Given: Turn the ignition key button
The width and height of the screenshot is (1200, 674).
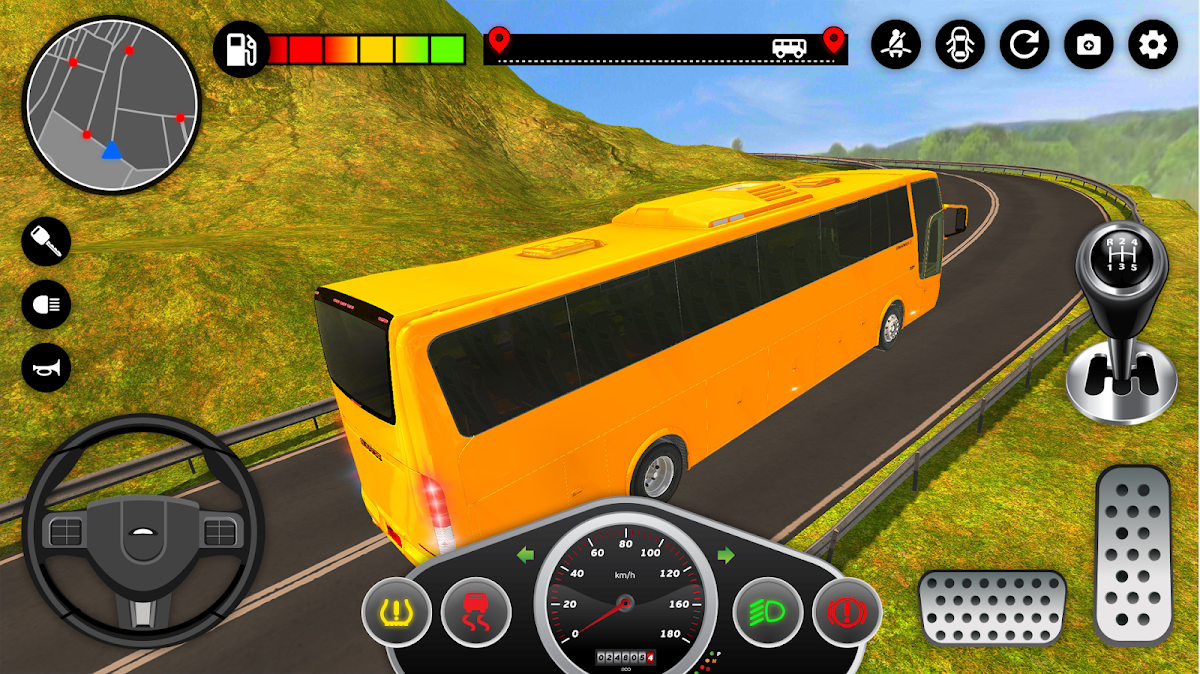Looking at the screenshot, I should (46, 244).
